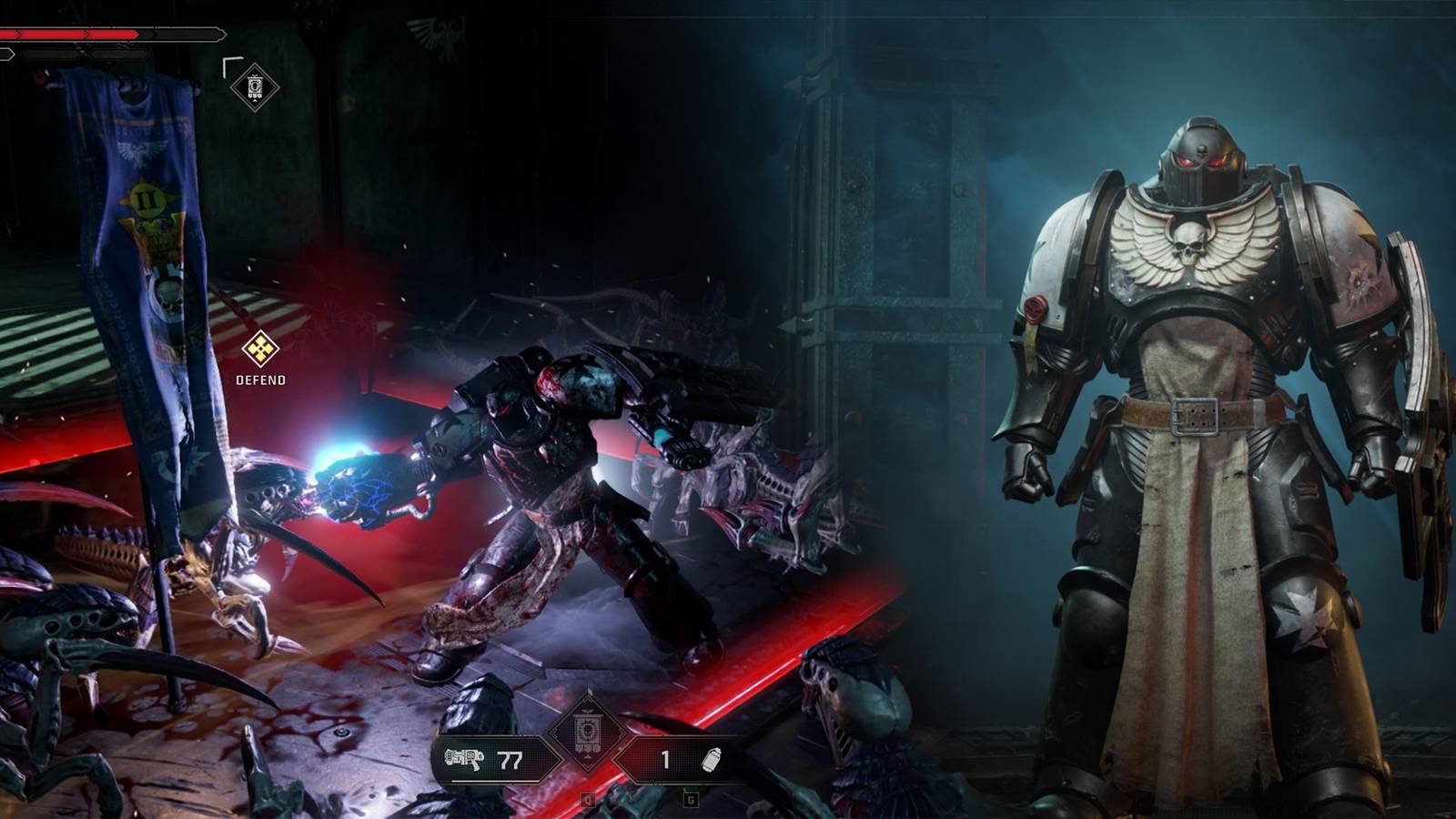Image resolution: width=1456 pixels, height=819 pixels.
Task: Select the helmet of the white-armored Space Marine
Action: pos(1201,159)
